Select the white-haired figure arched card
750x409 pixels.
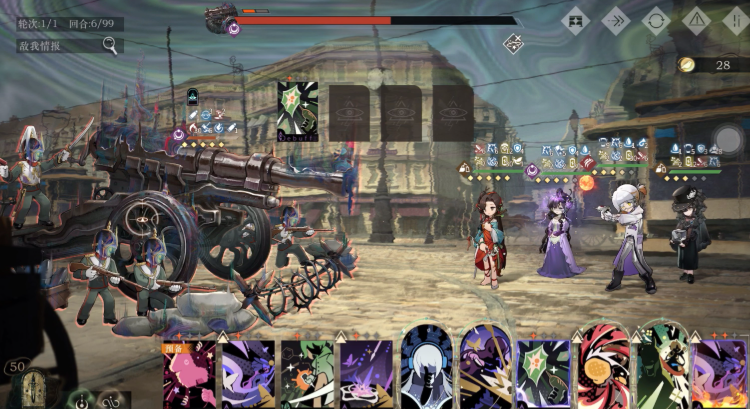pyautogui.click(x=426, y=368)
